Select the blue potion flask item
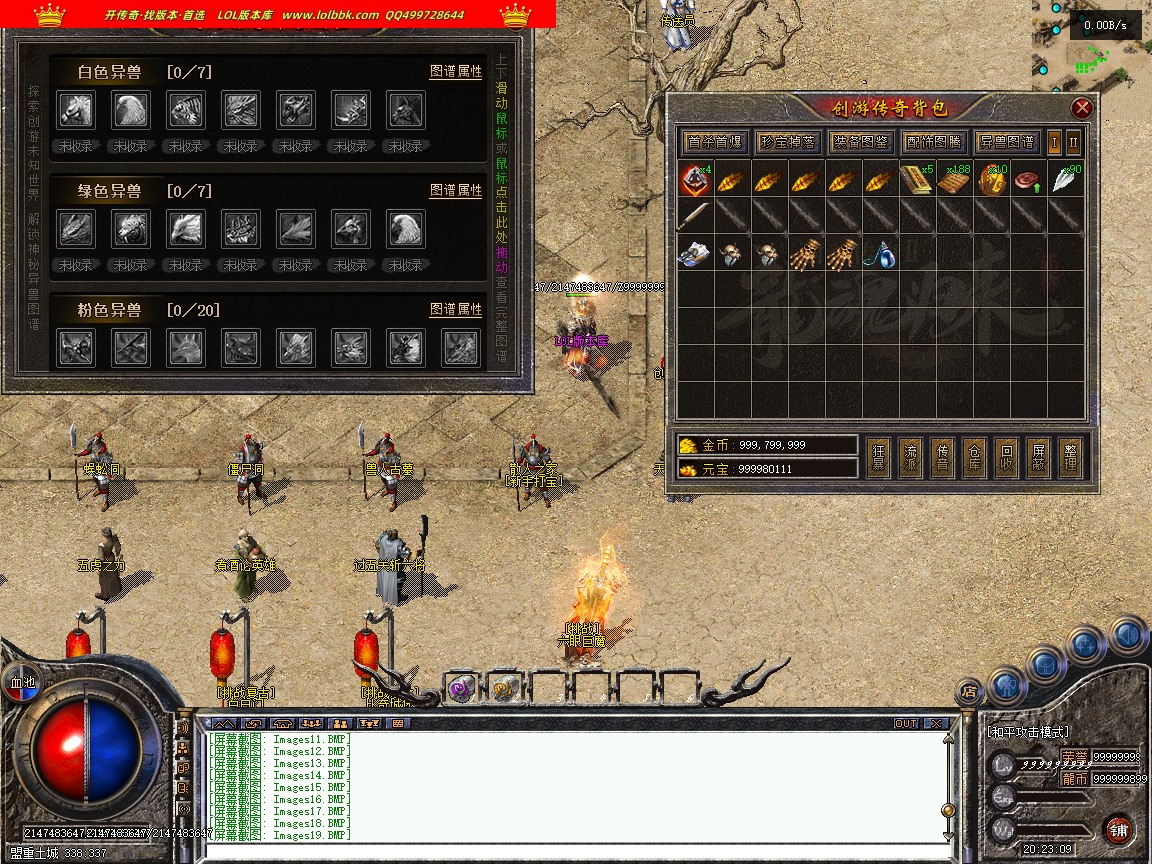Viewport: 1152px width, 864px height. point(879,253)
